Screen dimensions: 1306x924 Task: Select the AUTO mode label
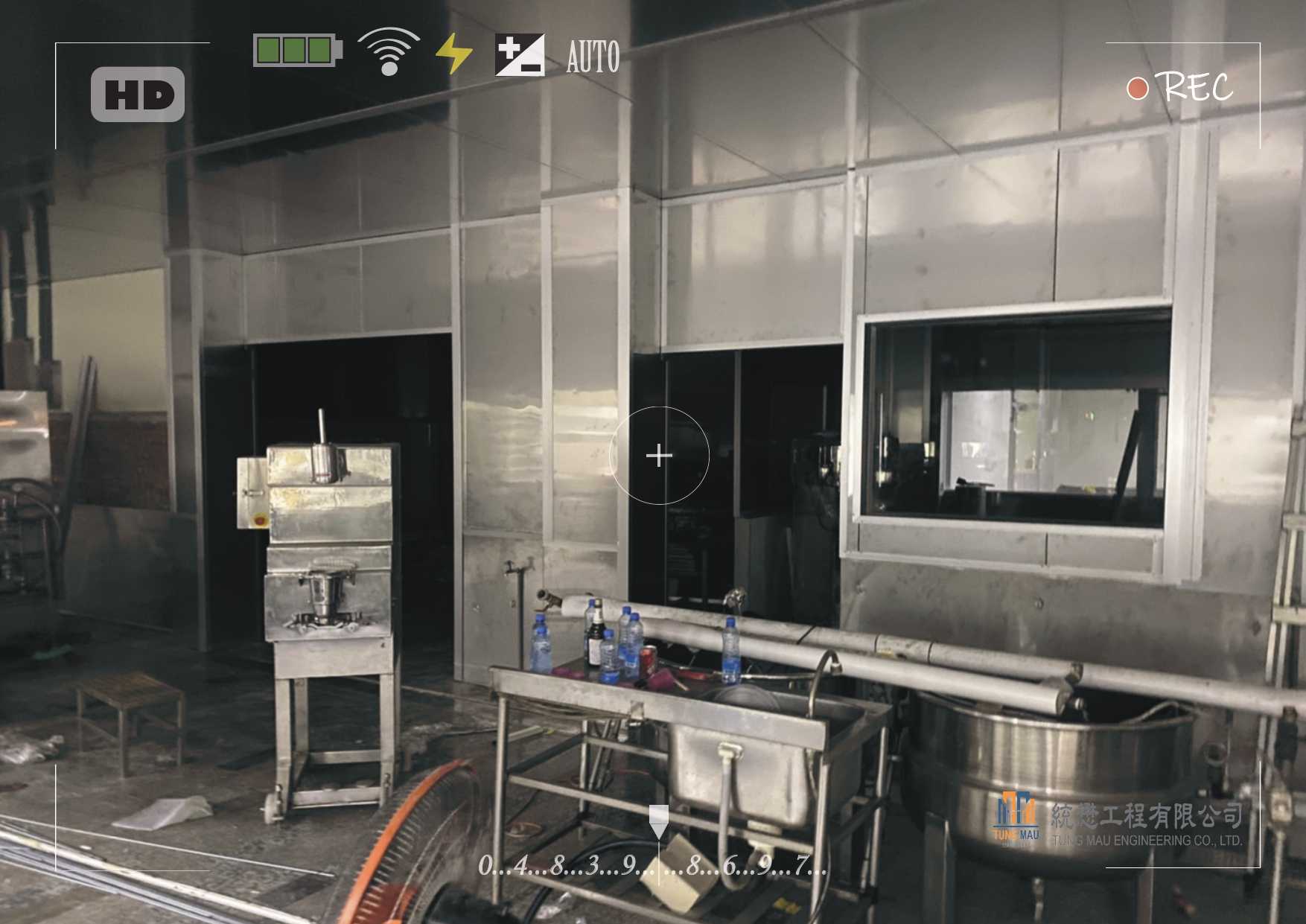coord(593,57)
